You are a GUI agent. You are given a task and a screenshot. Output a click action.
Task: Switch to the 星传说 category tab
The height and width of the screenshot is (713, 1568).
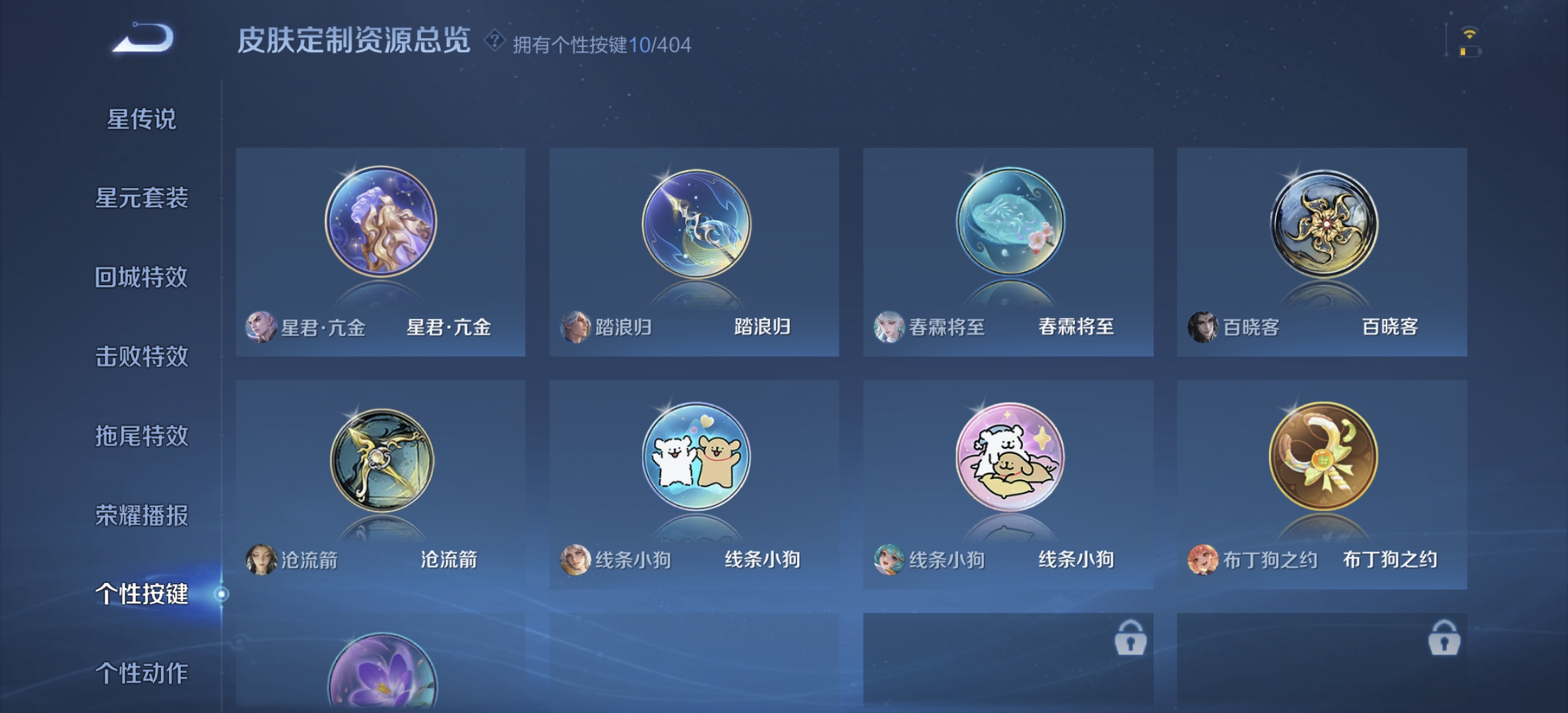[x=143, y=119]
